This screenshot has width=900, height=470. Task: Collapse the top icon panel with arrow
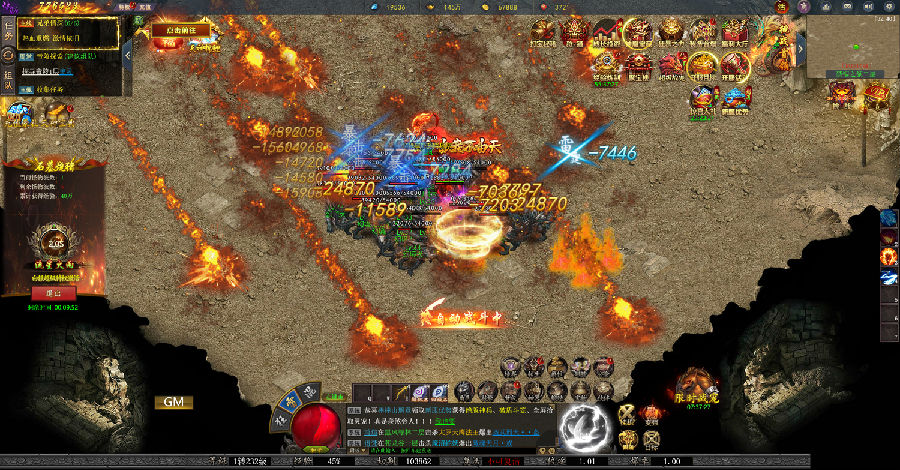click(x=800, y=49)
